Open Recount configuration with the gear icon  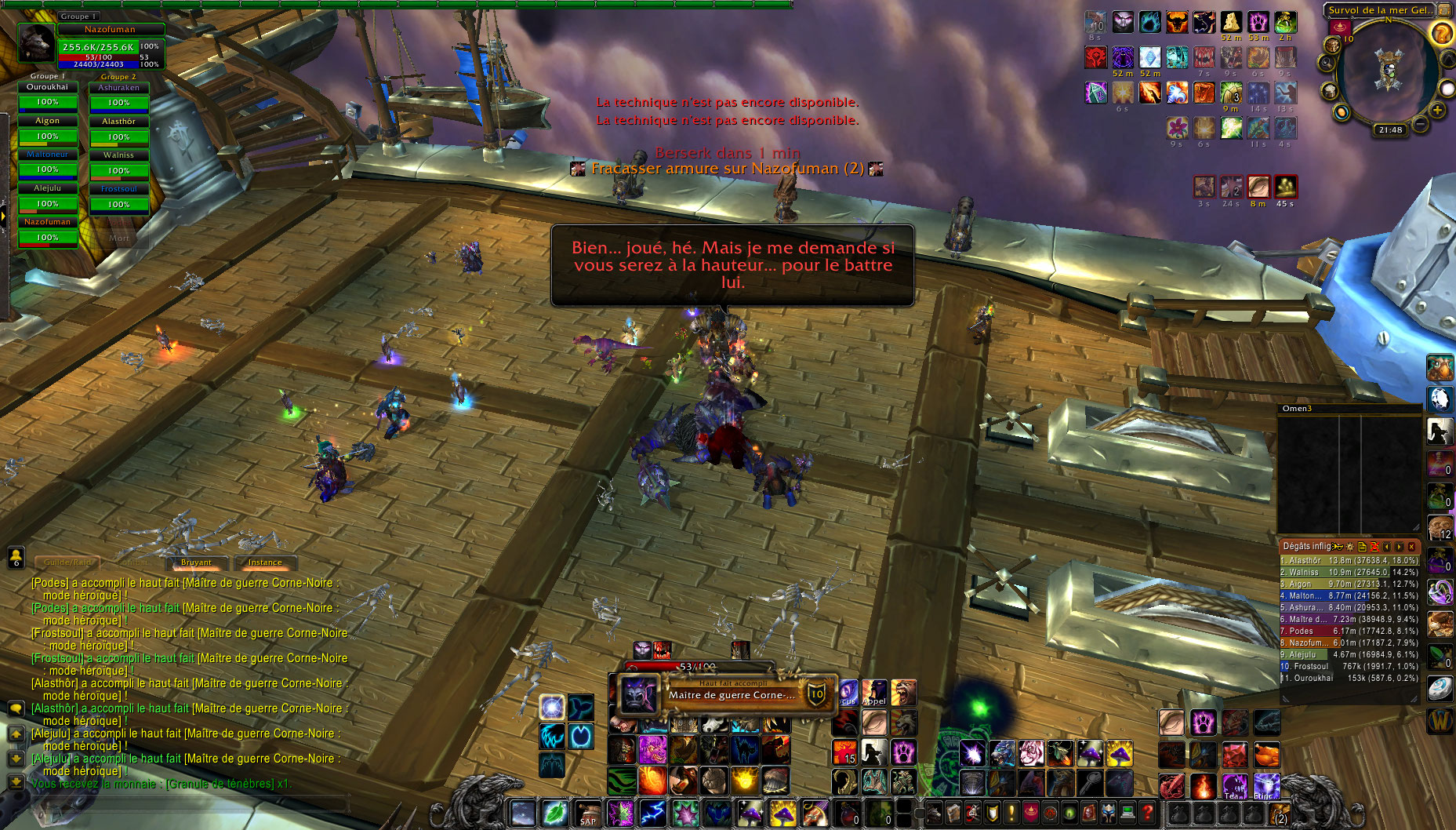point(1350,547)
